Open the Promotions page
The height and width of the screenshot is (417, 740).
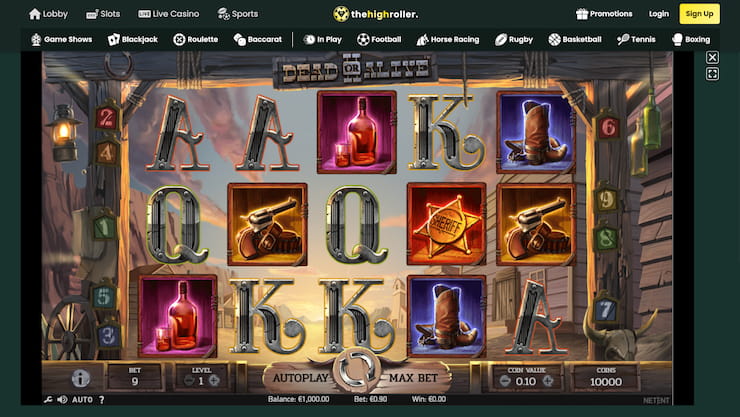point(604,14)
